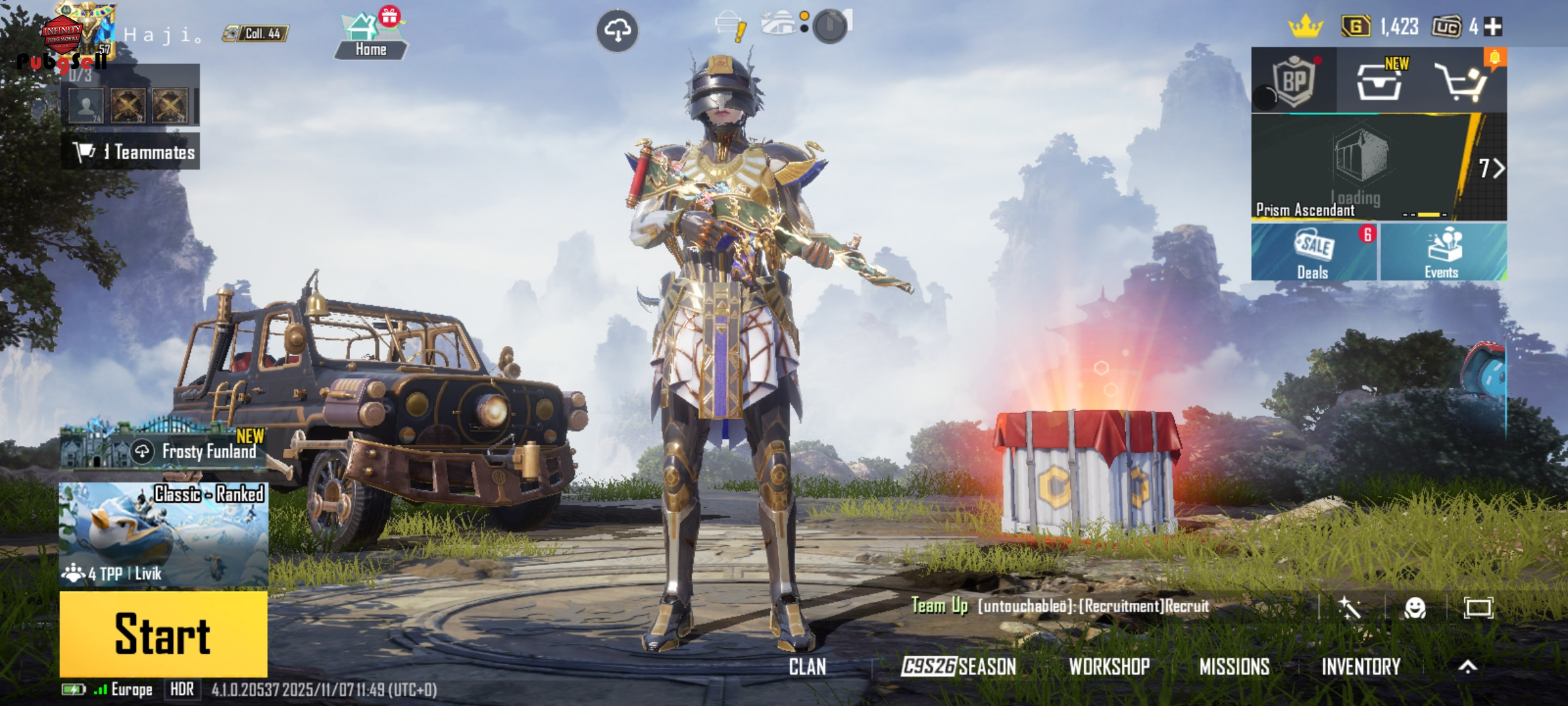This screenshot has height=706, width=1568.
Task: Open the C9S26 Season page
Action: pos(958,666)
